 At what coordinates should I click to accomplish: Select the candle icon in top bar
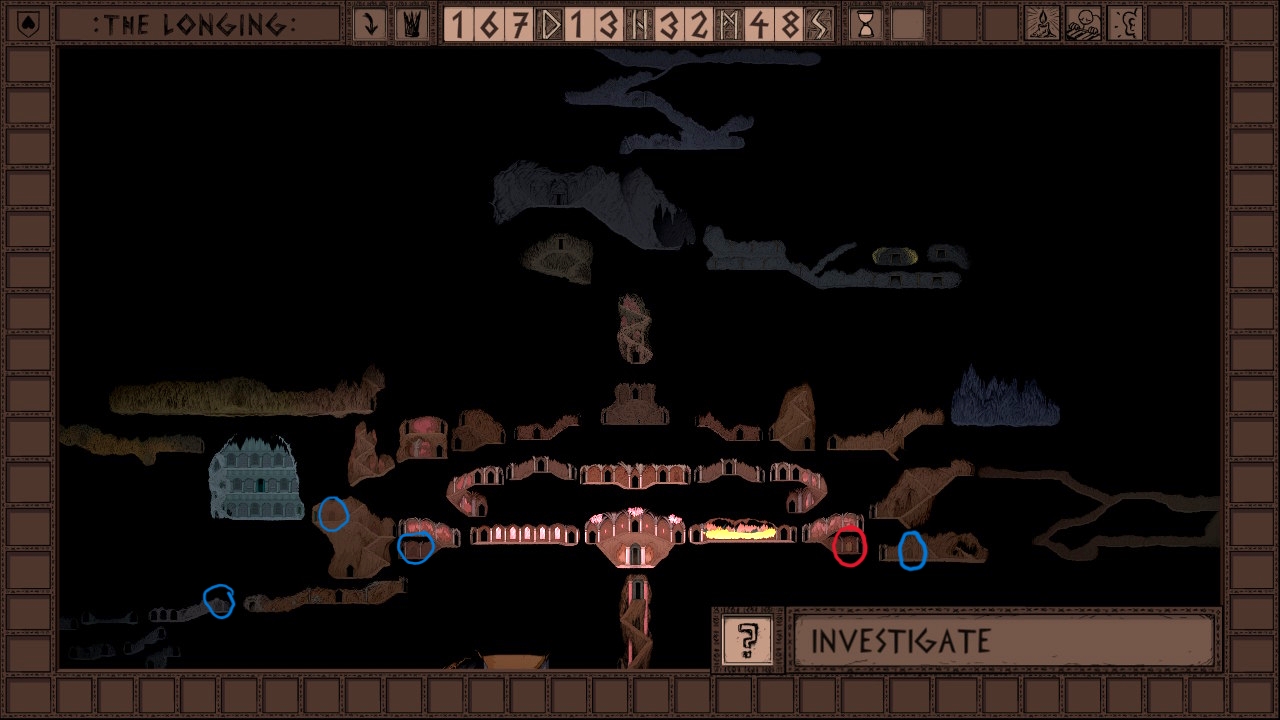(1043, 25)
